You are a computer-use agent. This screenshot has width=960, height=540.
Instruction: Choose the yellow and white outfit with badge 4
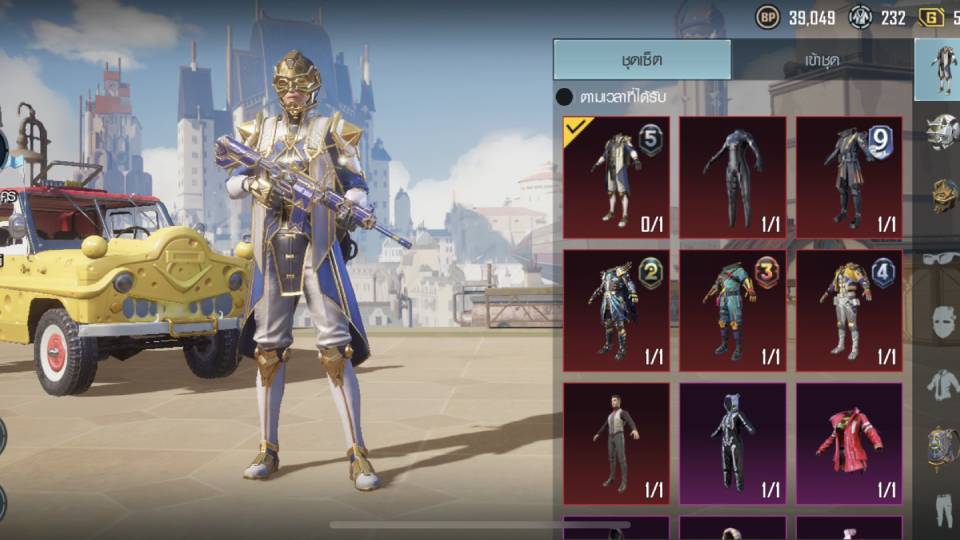click(x=849, y=310)
